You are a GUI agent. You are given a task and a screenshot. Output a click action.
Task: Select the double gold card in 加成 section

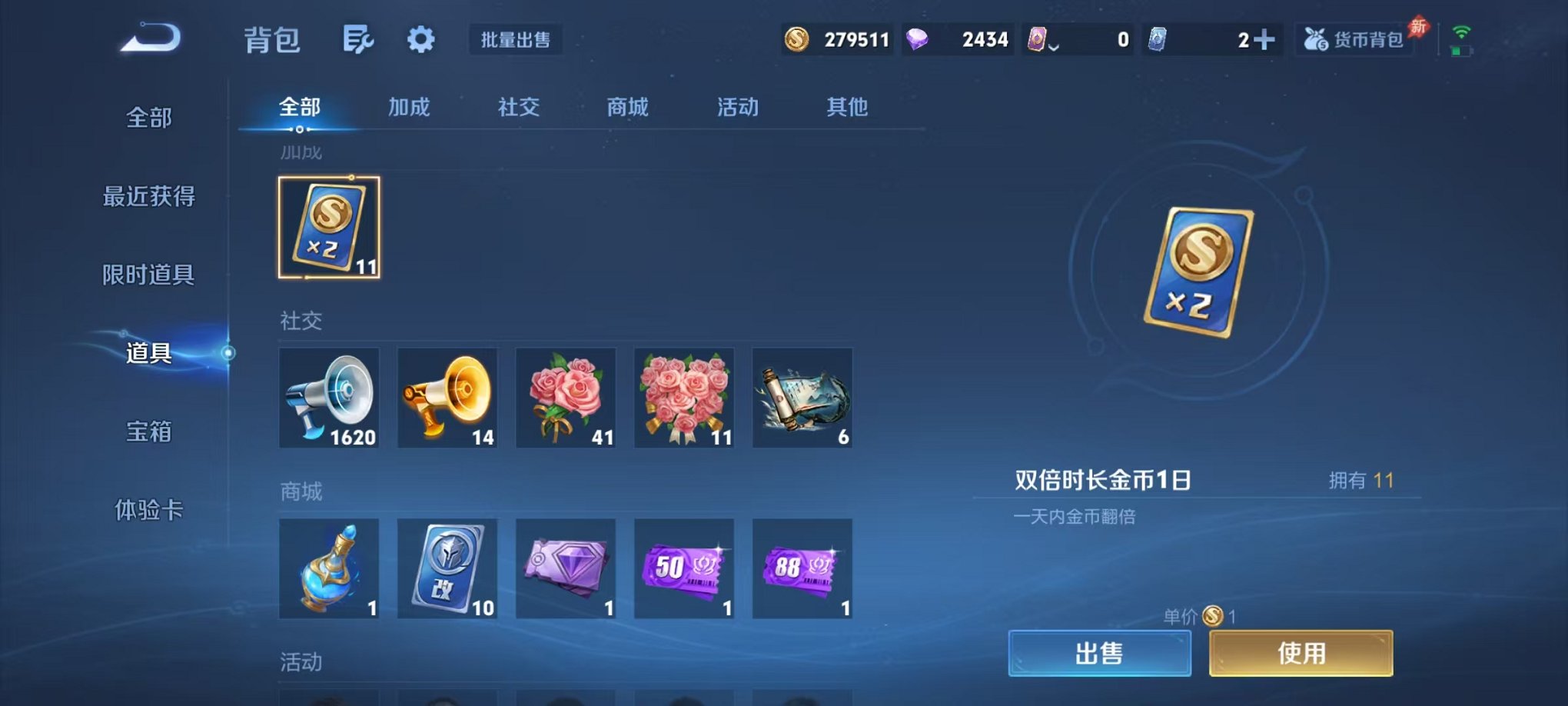[329, 227]
